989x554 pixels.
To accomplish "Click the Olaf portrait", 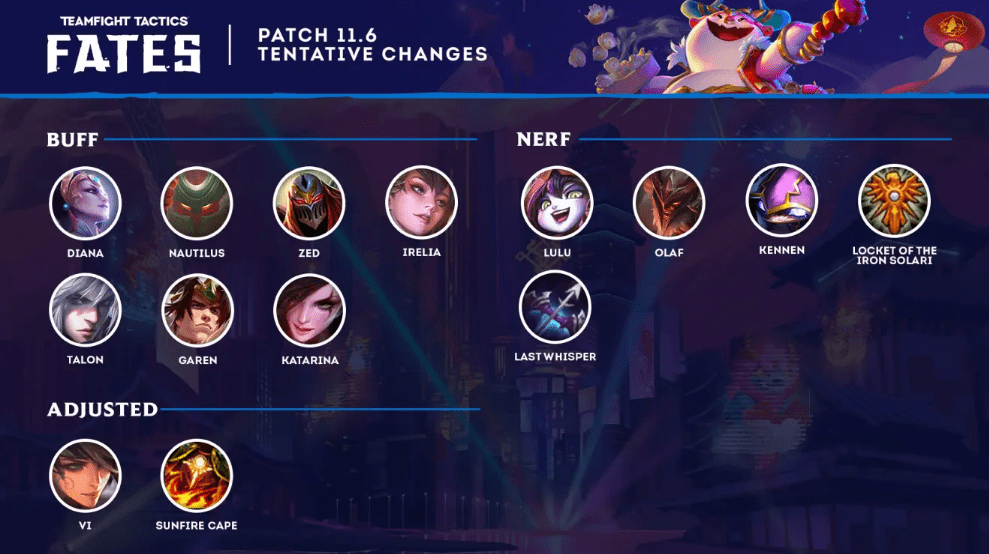I will point(669,201).
